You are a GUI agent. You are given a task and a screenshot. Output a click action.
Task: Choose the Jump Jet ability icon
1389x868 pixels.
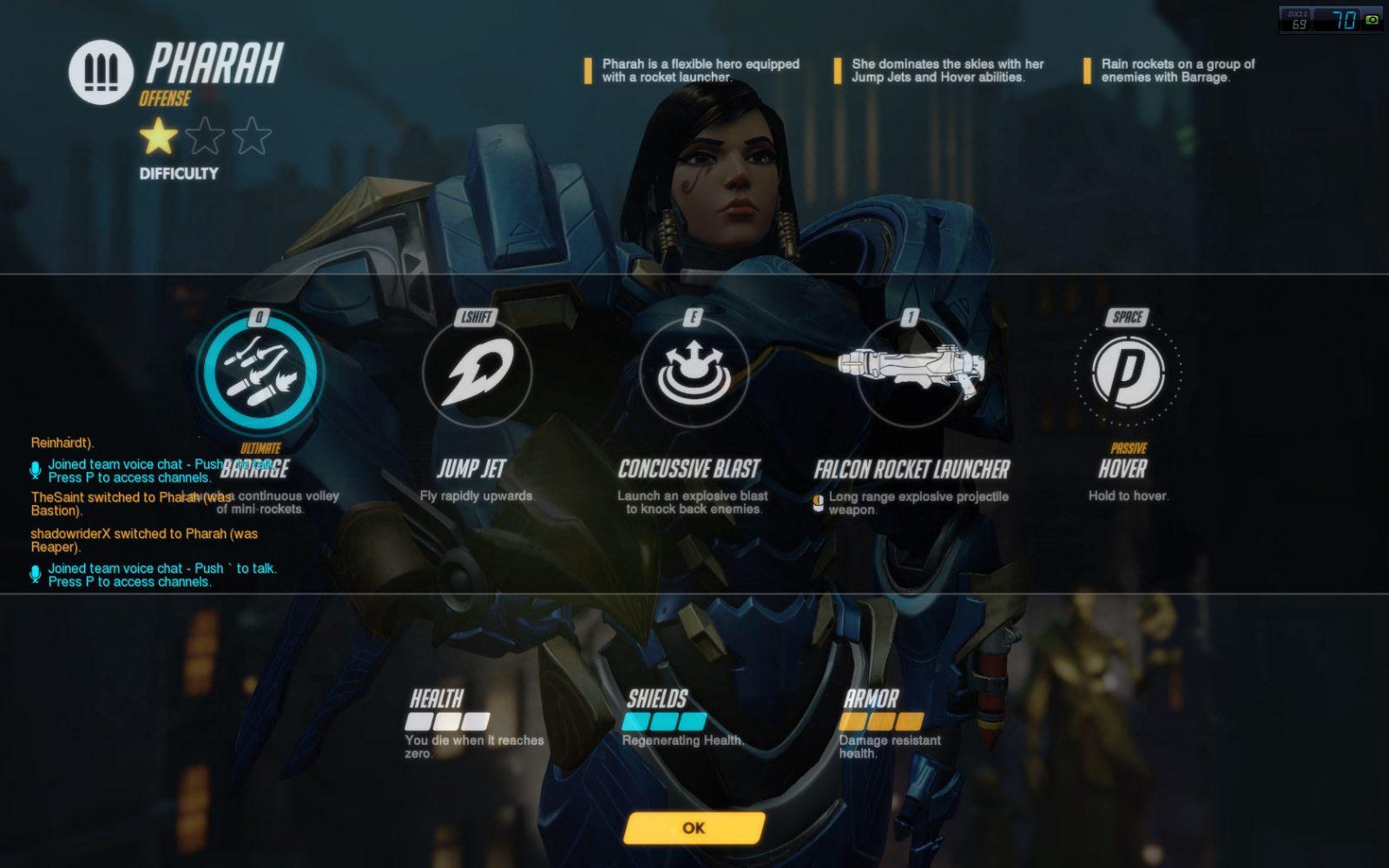point(477,372)
